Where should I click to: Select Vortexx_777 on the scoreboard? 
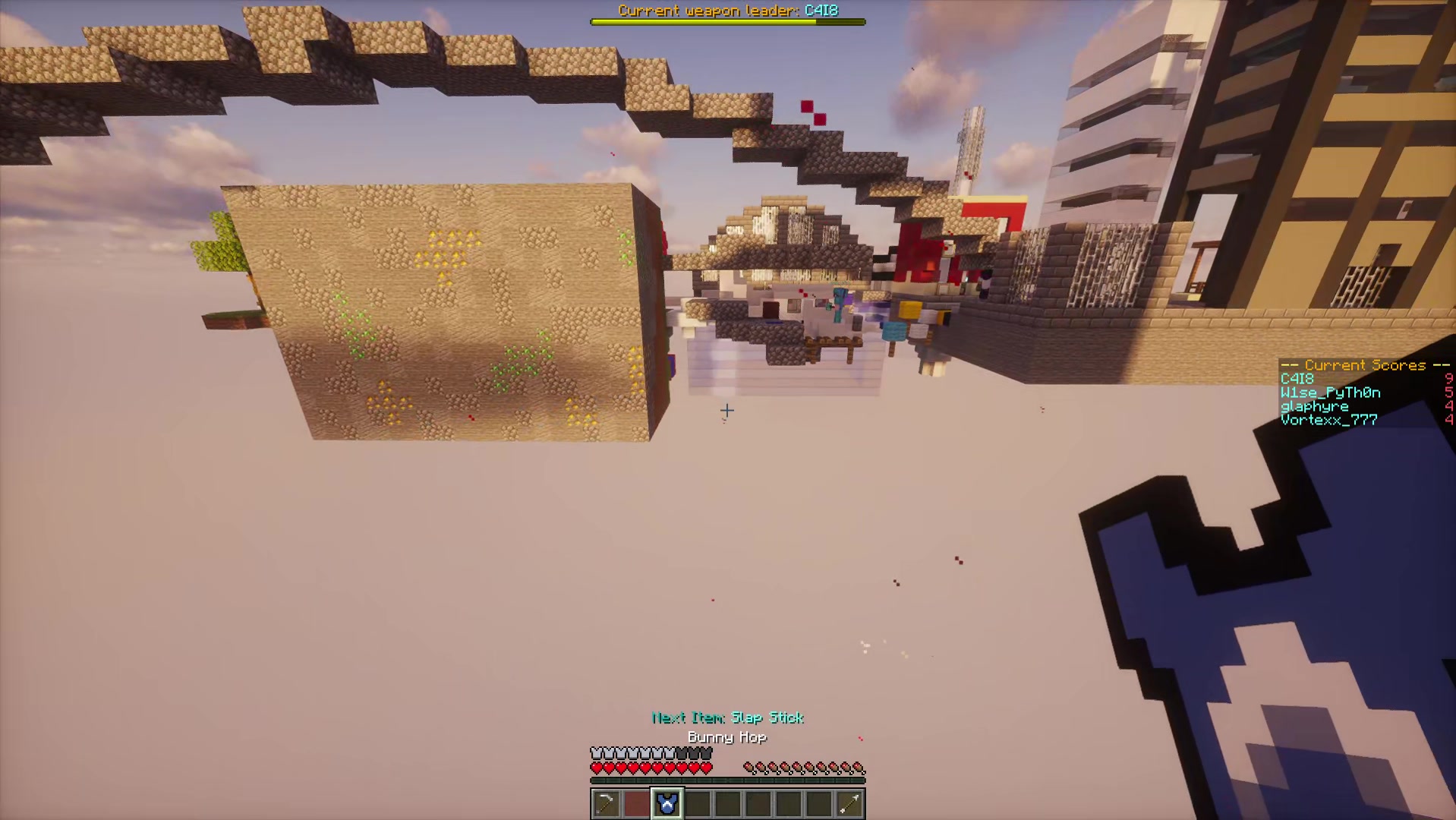tap(1327, 420)
